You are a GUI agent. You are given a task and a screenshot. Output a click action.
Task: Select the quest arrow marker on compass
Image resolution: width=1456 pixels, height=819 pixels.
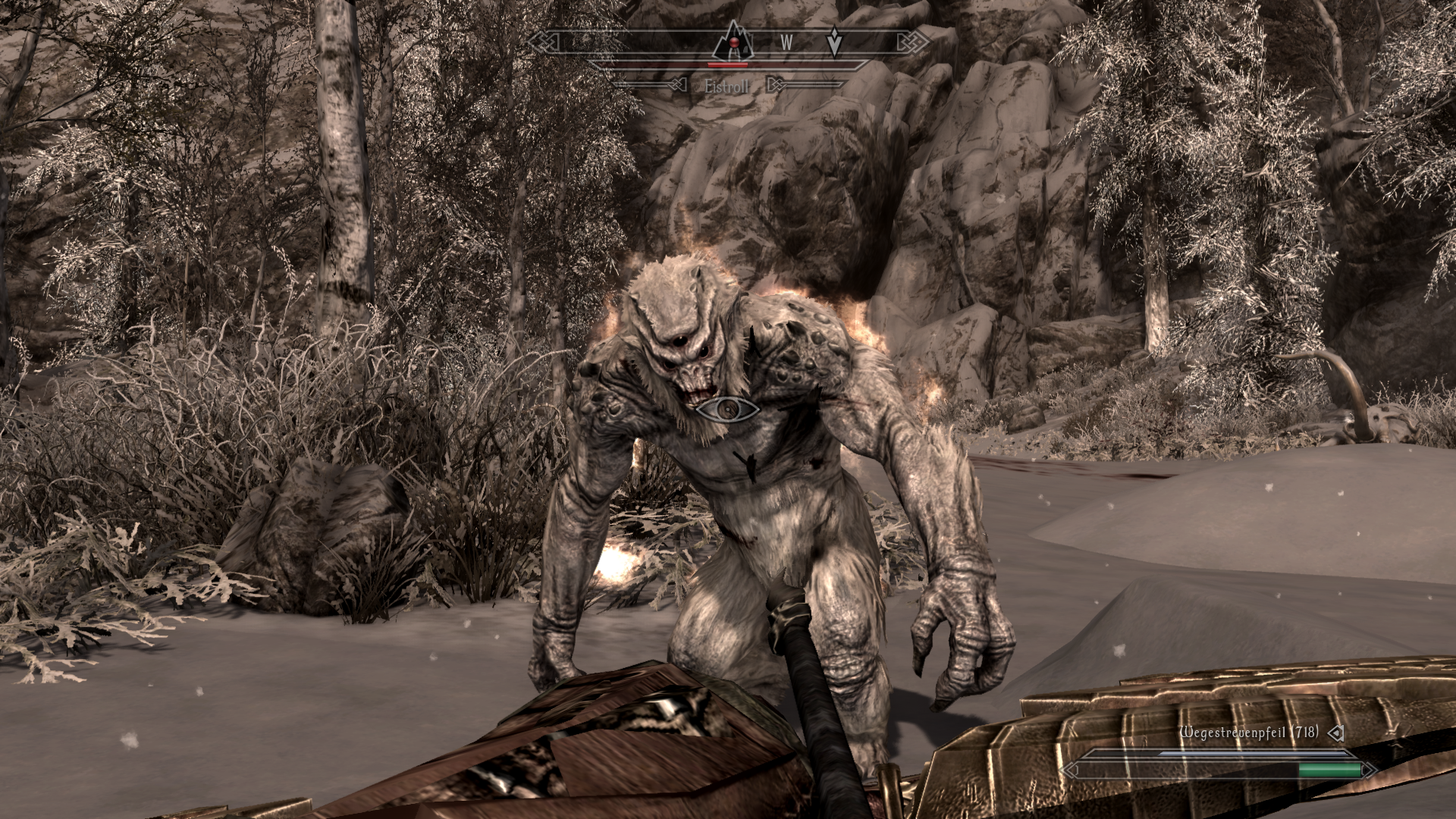[834, 43]
